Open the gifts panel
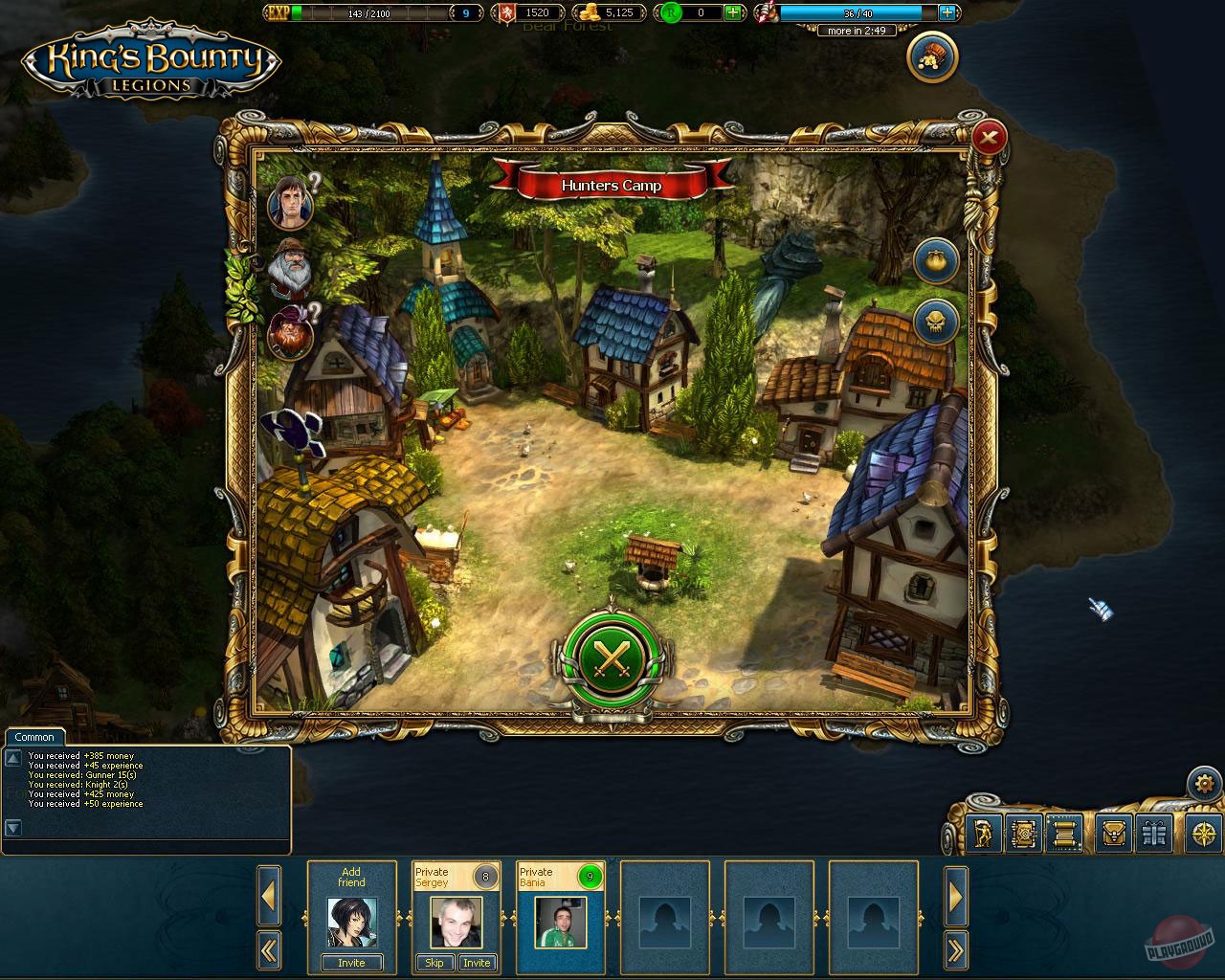This screenshot has width=1225, height=980. (x=1155, y=834)
